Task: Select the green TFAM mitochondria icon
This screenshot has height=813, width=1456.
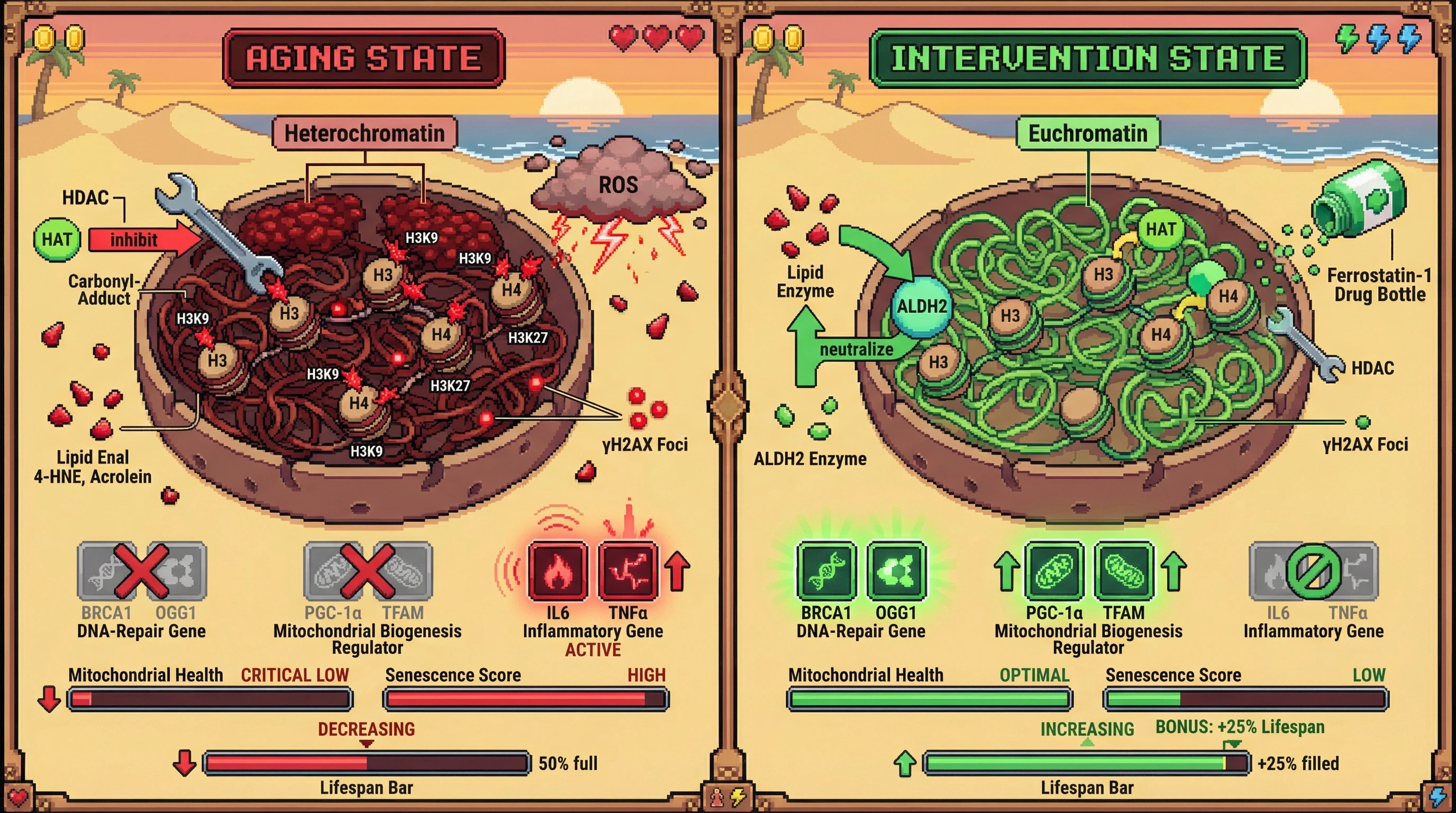Action: tap(1124, 571)
